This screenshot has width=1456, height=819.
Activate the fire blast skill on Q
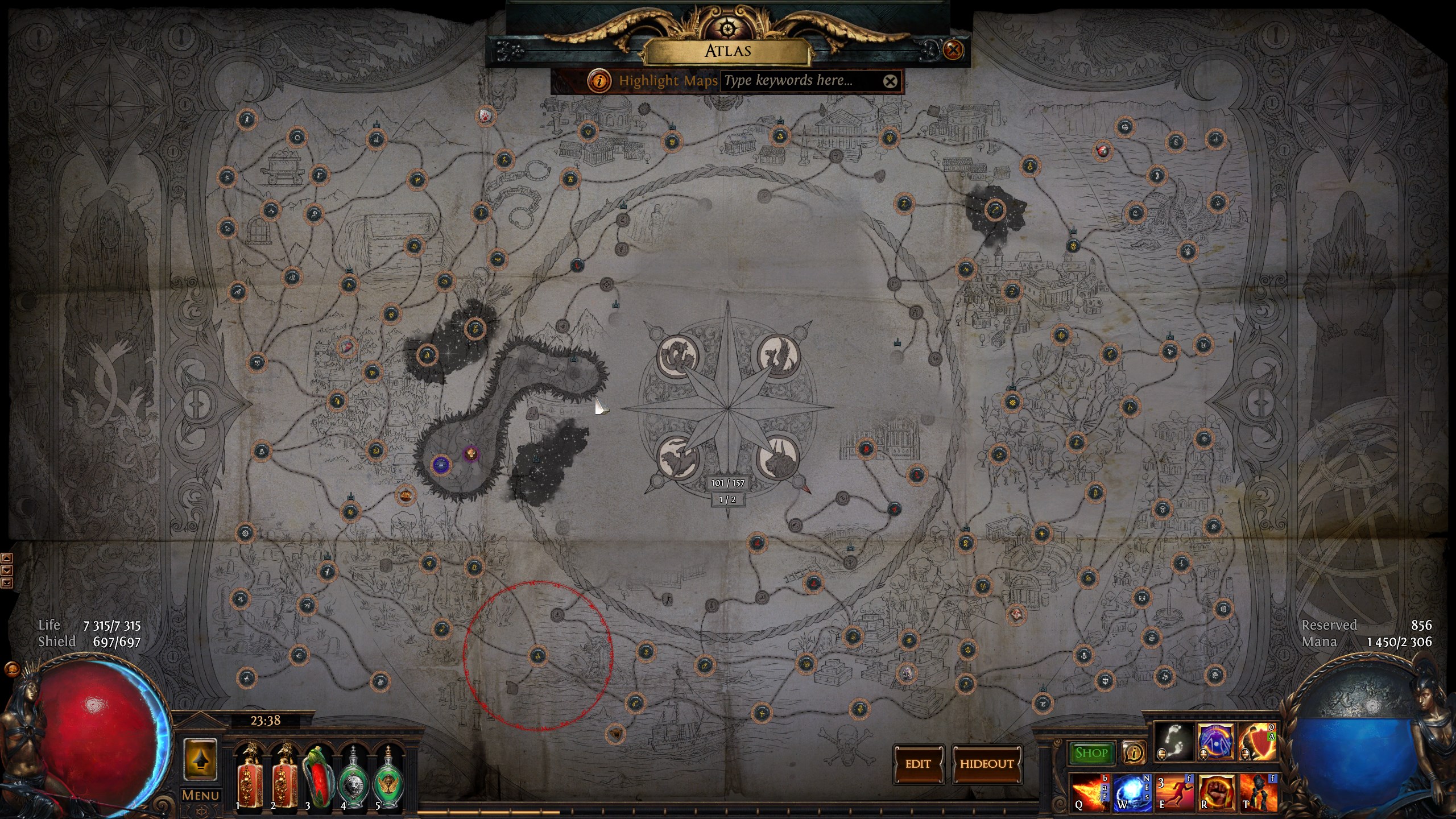click(x=1090, y=792)
